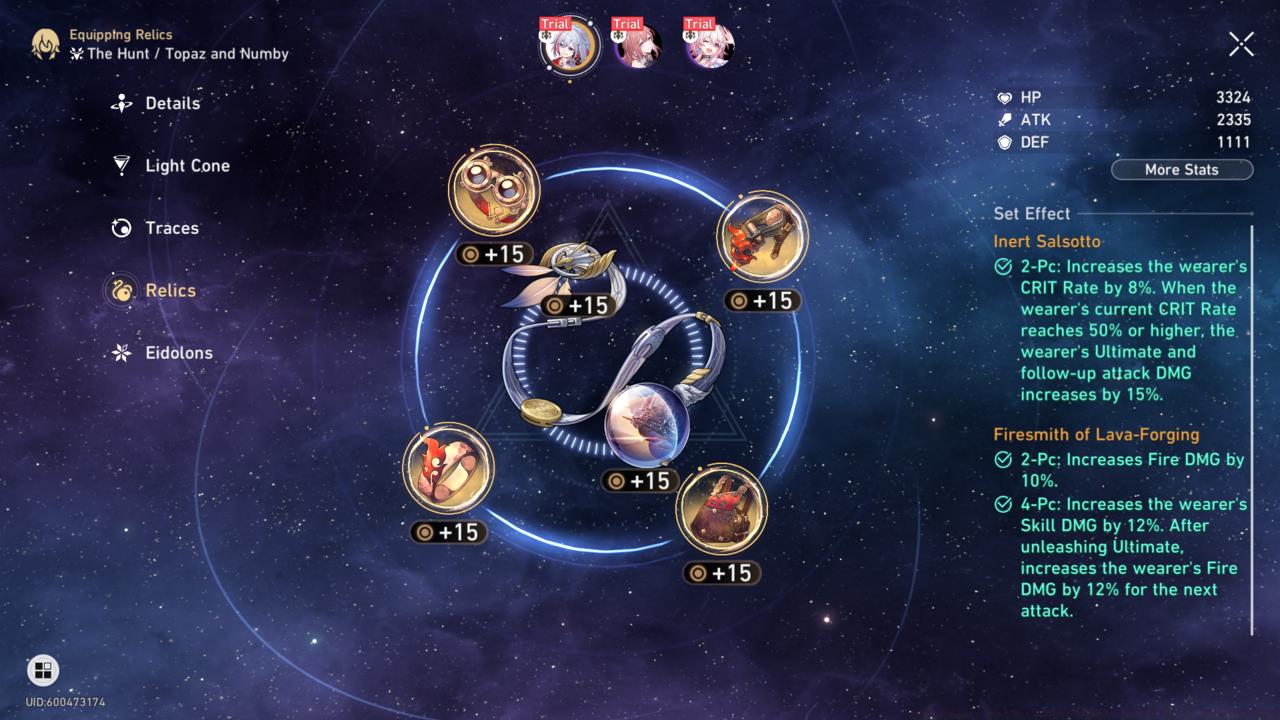Viewport: 1280px width, 720px height.
Task: Select the second trial character portrait
Action: pyautogui.click(x=637, y=46)
